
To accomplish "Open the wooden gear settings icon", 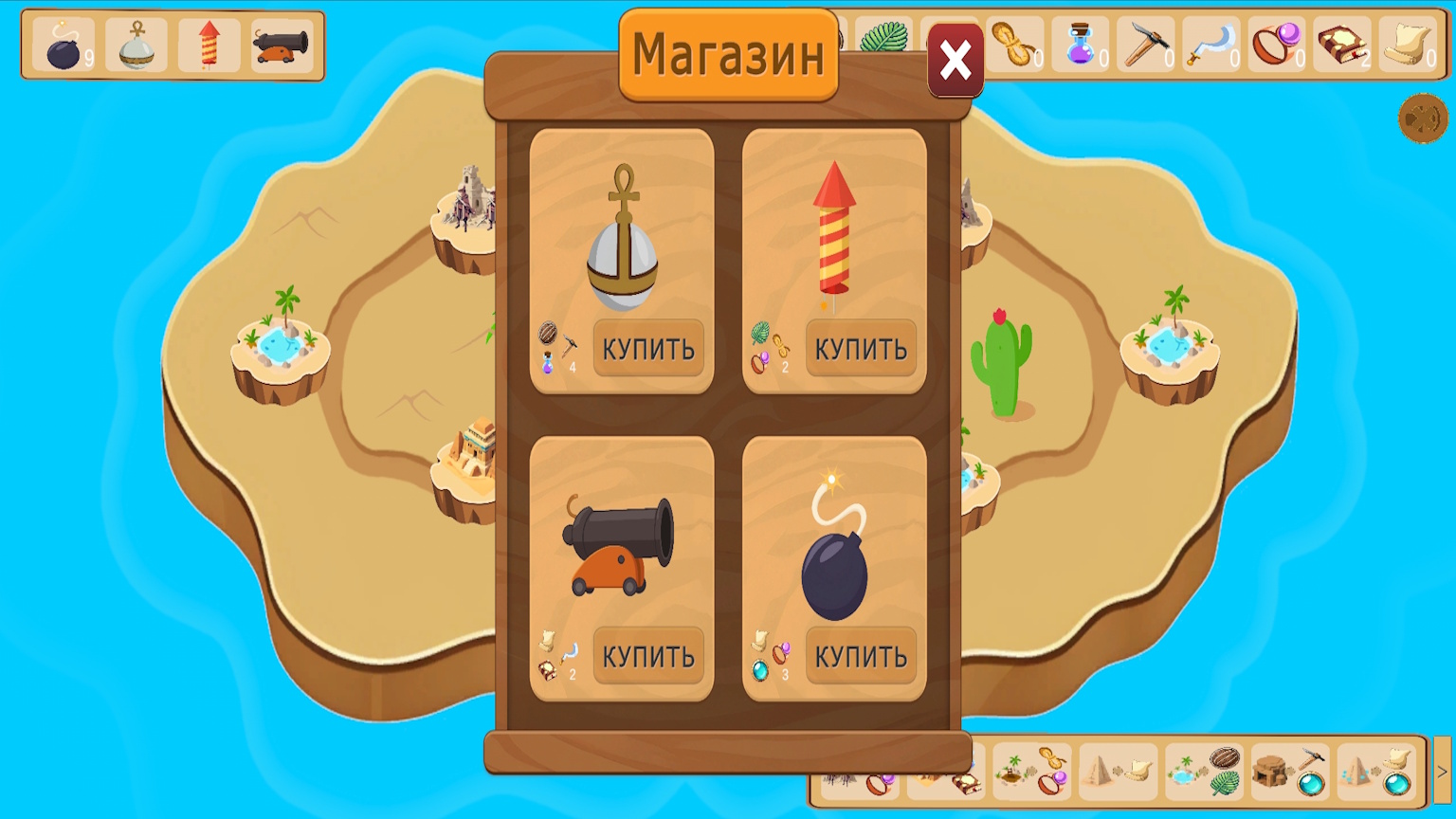I will pos(1423,120).
